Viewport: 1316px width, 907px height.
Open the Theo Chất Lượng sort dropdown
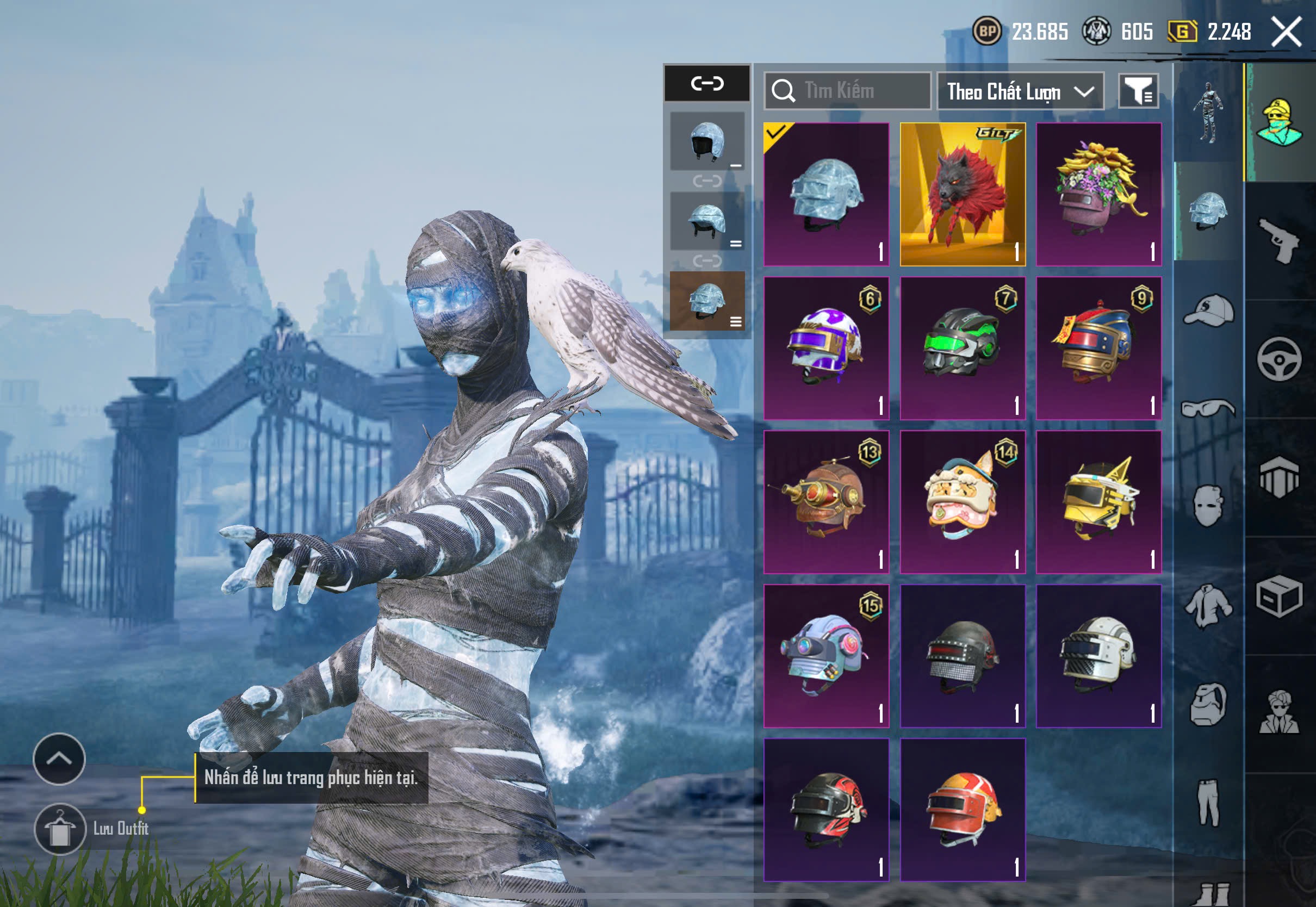pos(1020,91)
